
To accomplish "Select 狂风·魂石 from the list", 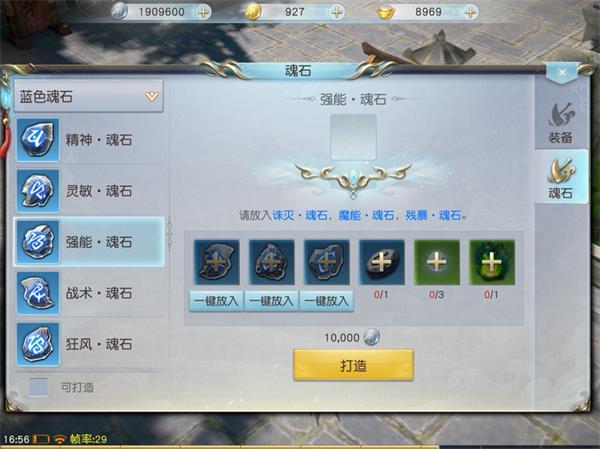I will 89,344.
